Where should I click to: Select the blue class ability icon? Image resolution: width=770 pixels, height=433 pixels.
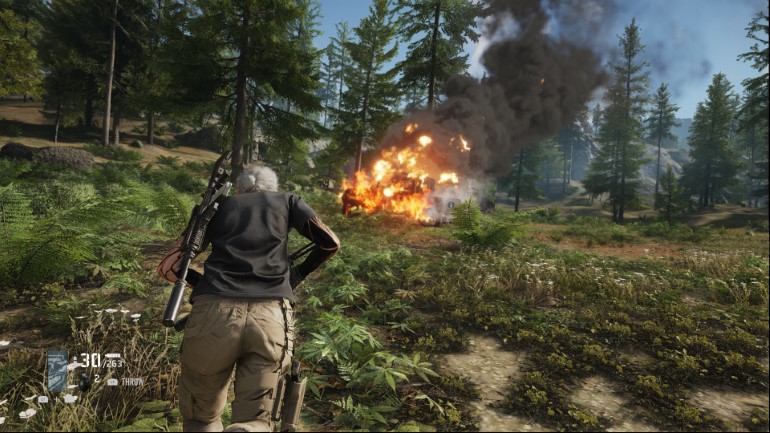tap(57, 370)
